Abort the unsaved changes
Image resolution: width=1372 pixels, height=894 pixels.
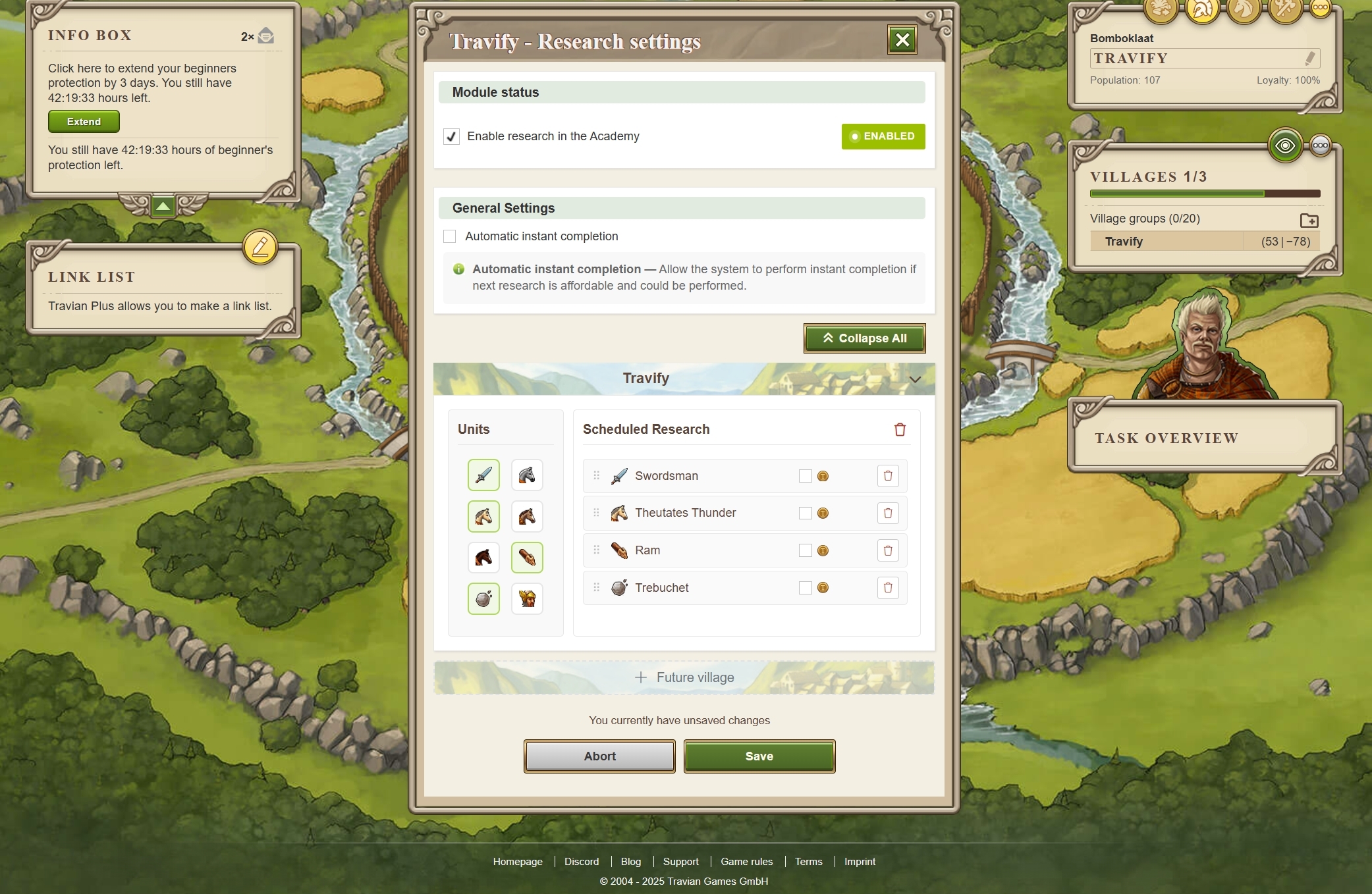point(599,756)
